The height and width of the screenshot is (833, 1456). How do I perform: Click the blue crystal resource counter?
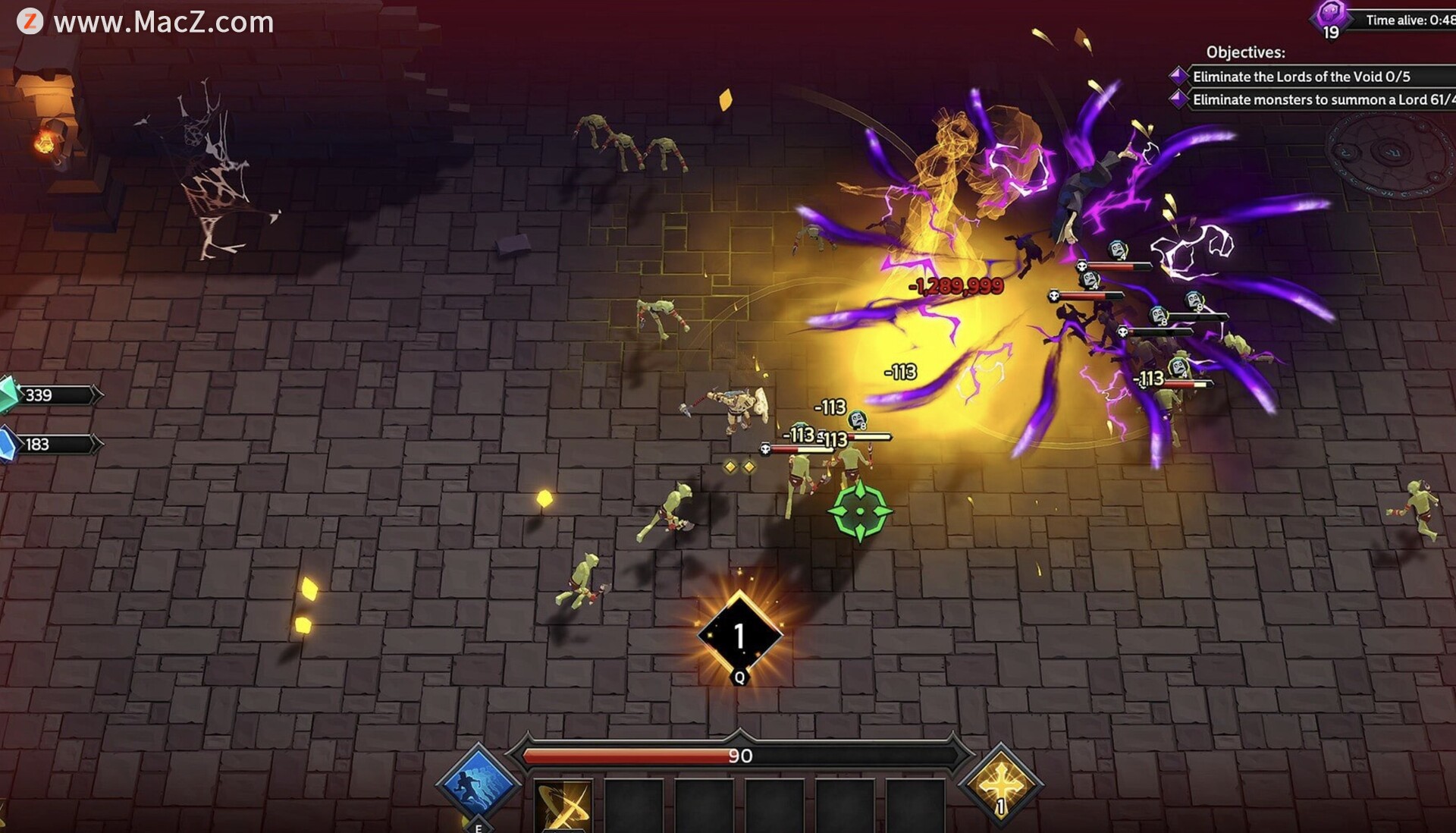click(x=49, y=445)
